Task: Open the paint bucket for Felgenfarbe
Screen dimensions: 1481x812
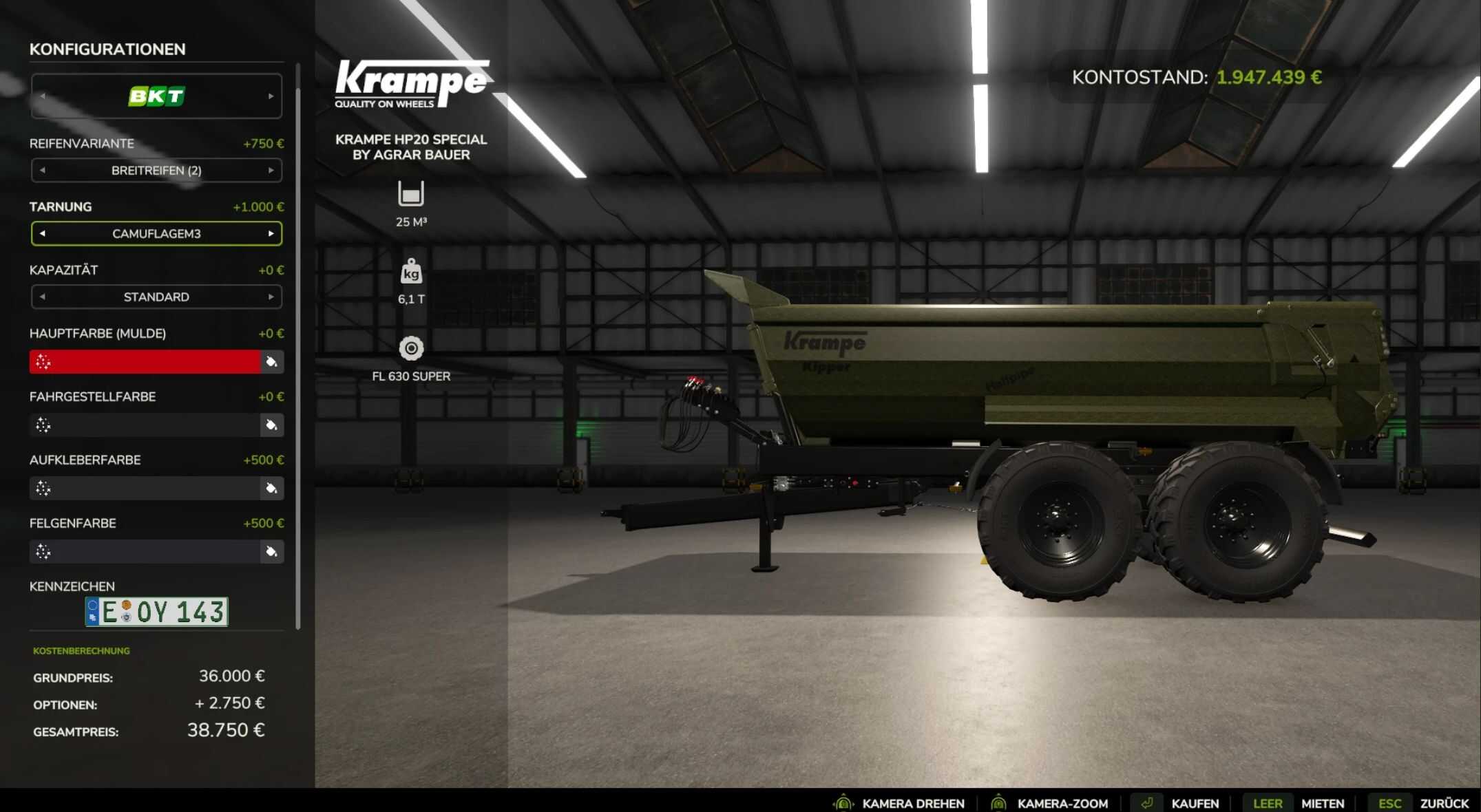Action: point(271,551)
